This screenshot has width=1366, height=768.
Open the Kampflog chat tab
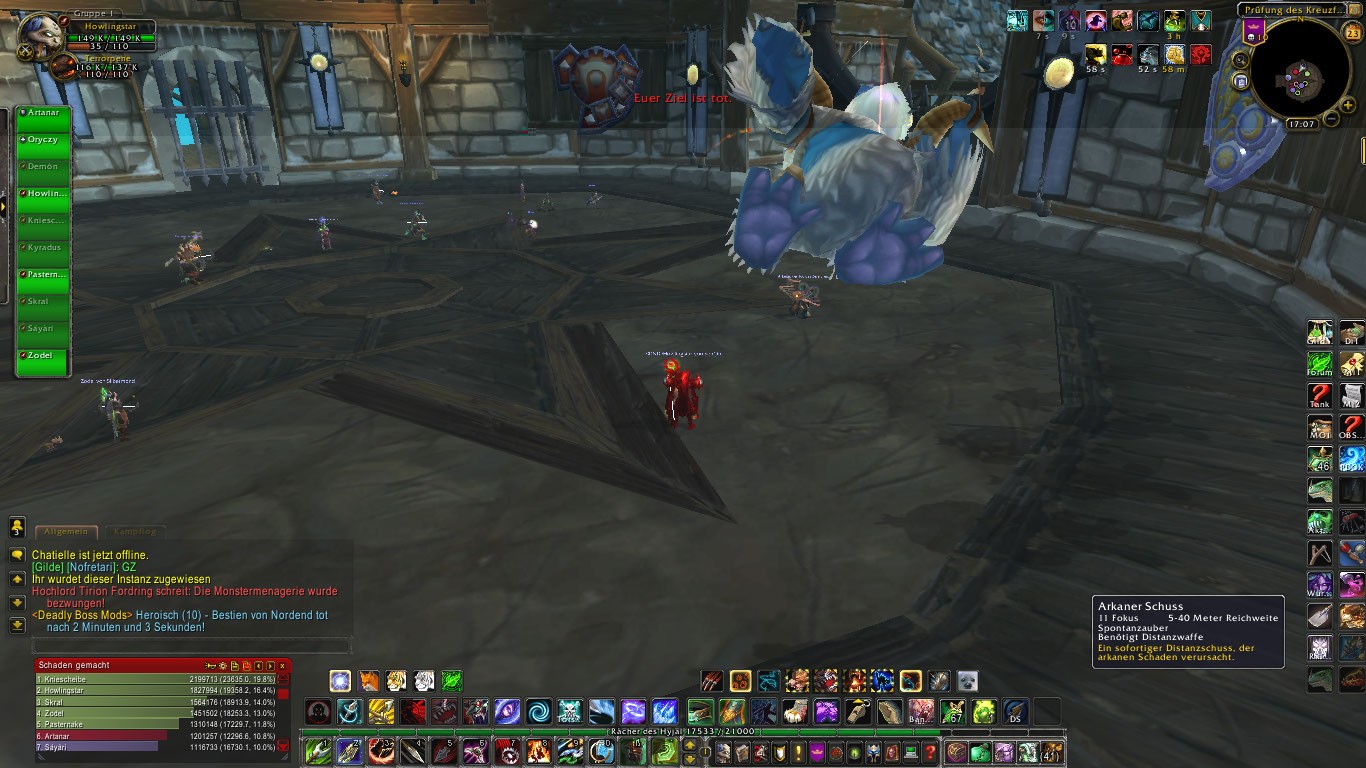(x=134, y=532)
